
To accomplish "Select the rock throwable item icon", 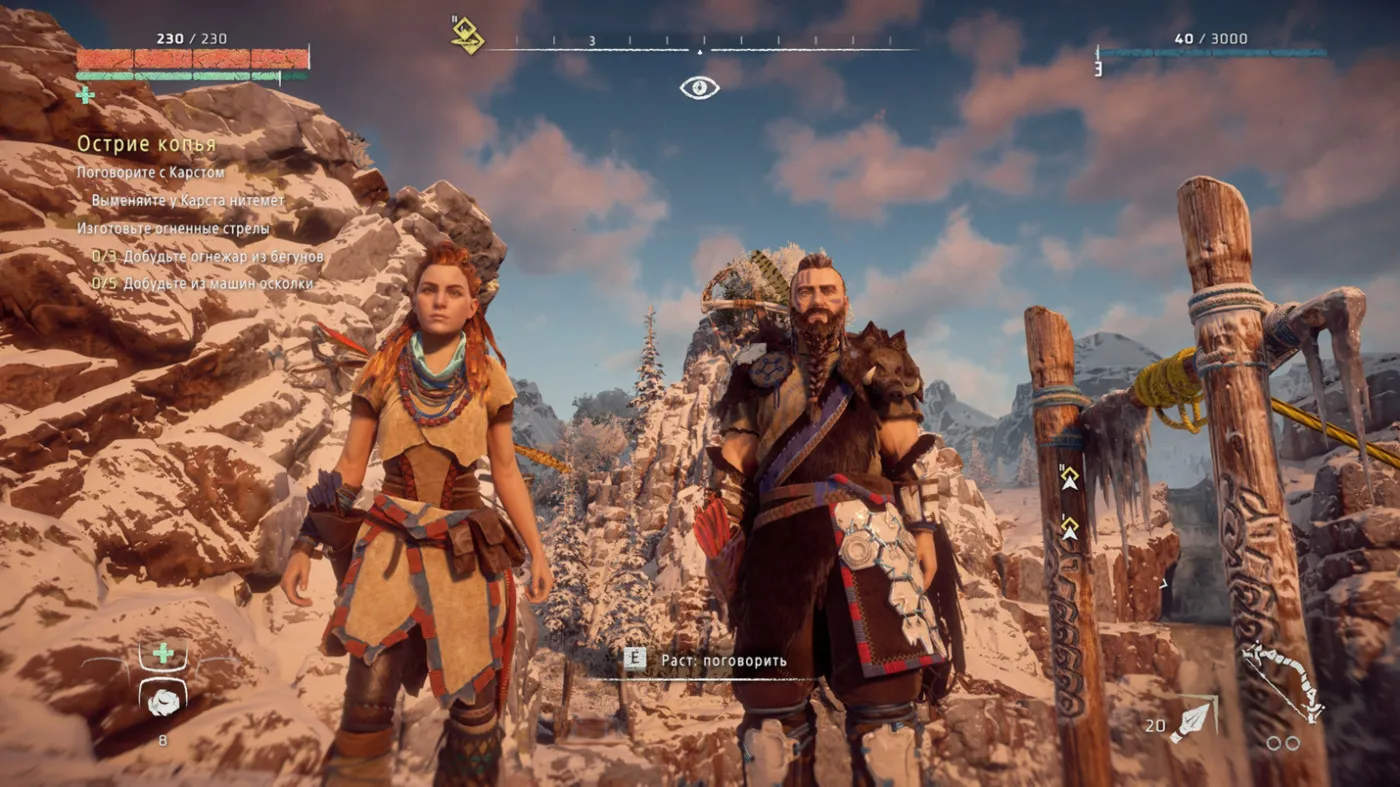I will (162, 702).
